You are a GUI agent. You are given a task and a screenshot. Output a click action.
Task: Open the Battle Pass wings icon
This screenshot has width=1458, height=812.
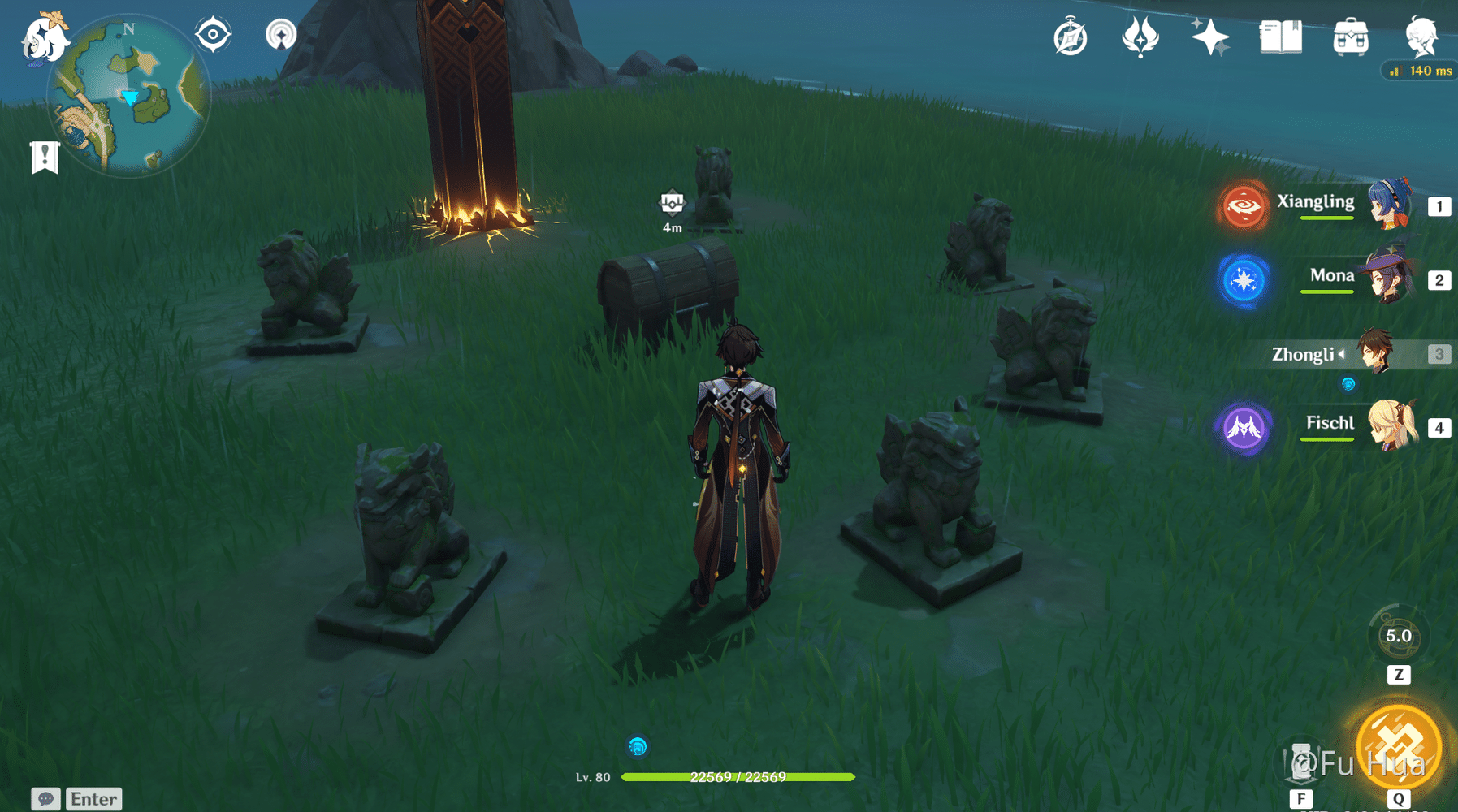[1140, 37]
